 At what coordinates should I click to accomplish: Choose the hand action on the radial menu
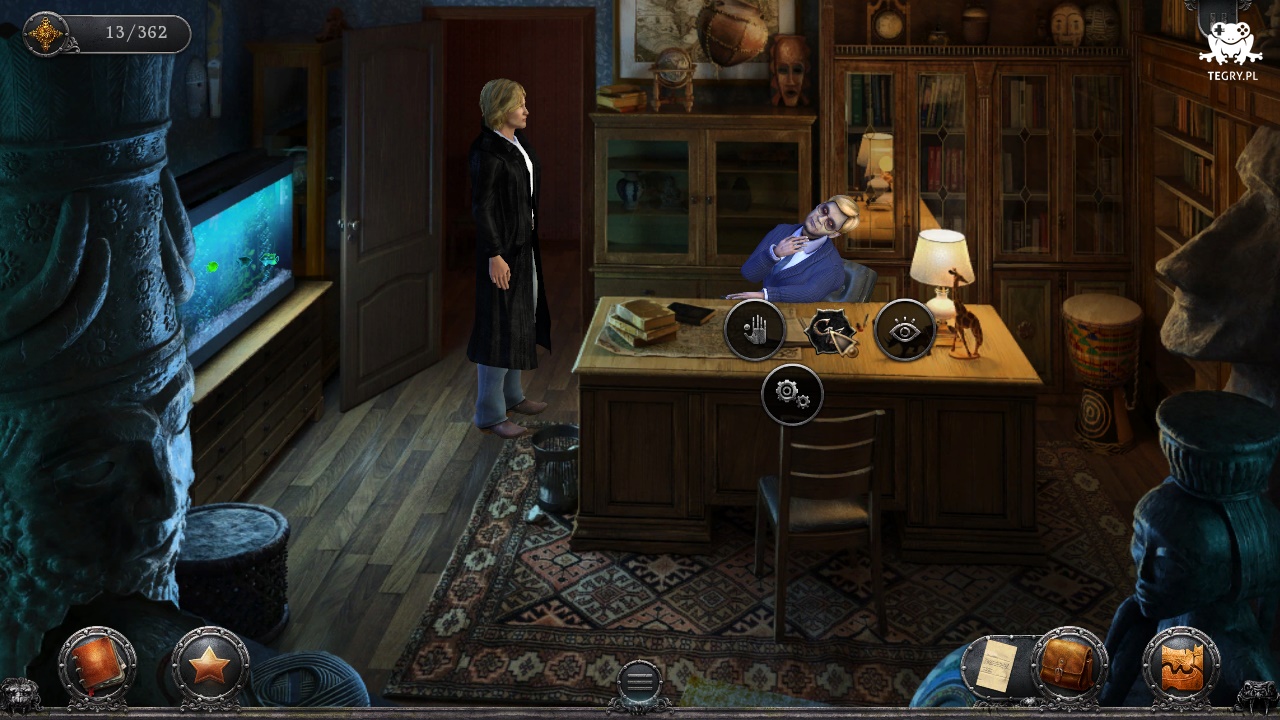[x=756, y=330]
